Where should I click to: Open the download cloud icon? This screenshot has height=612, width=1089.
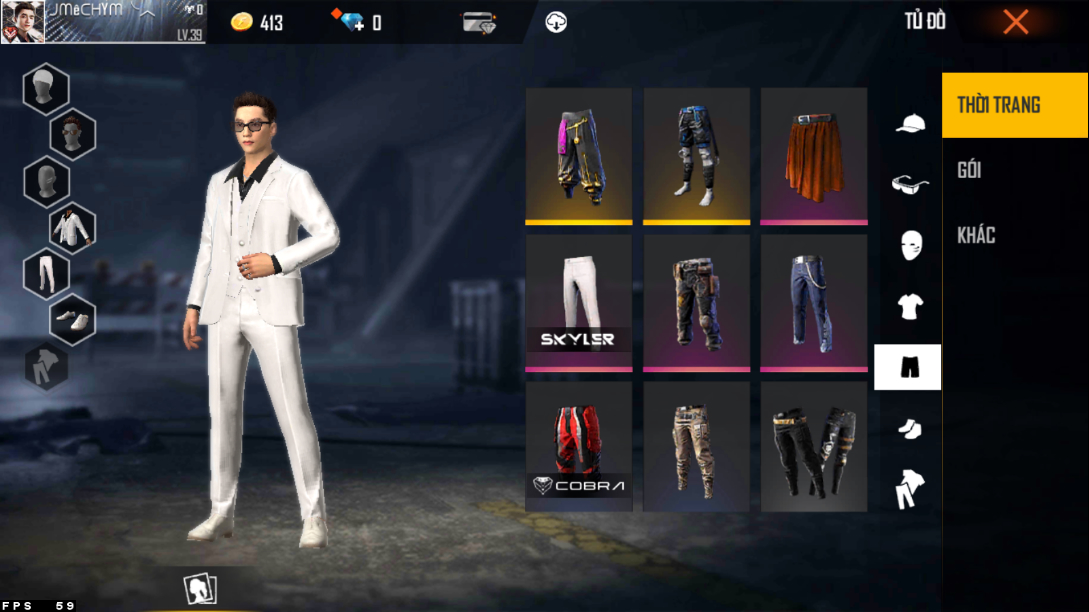click(x=556, y=22)
